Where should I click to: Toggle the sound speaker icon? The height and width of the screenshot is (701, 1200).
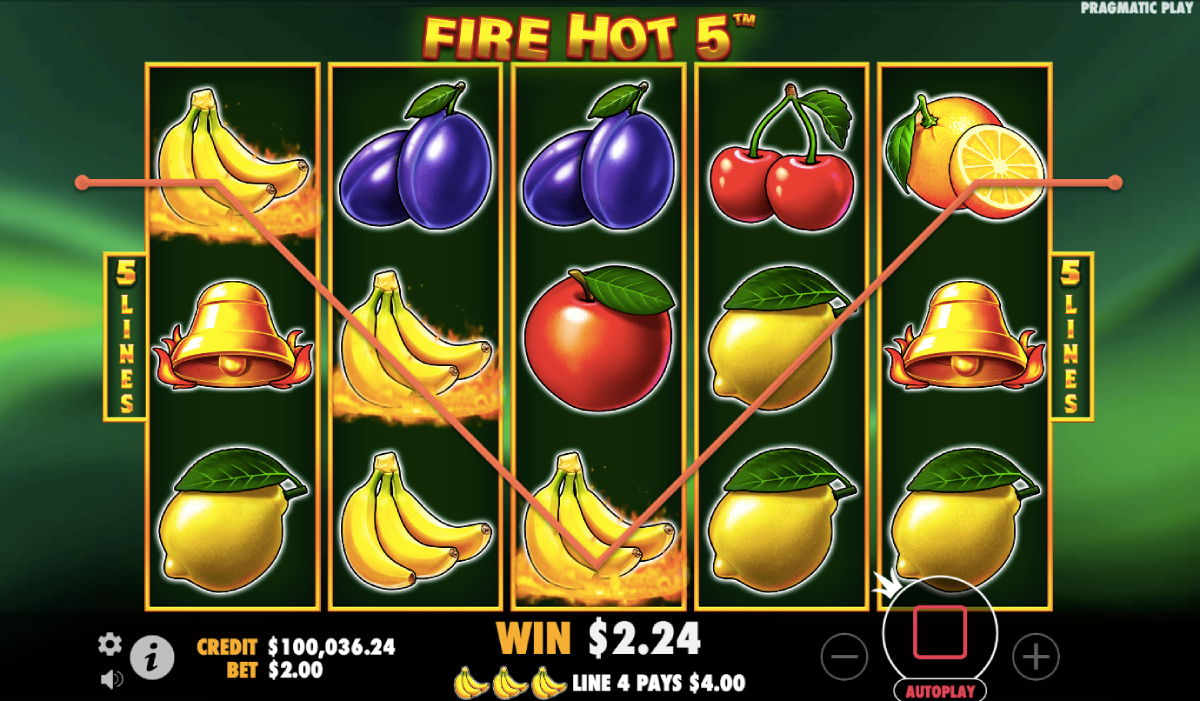111,679
